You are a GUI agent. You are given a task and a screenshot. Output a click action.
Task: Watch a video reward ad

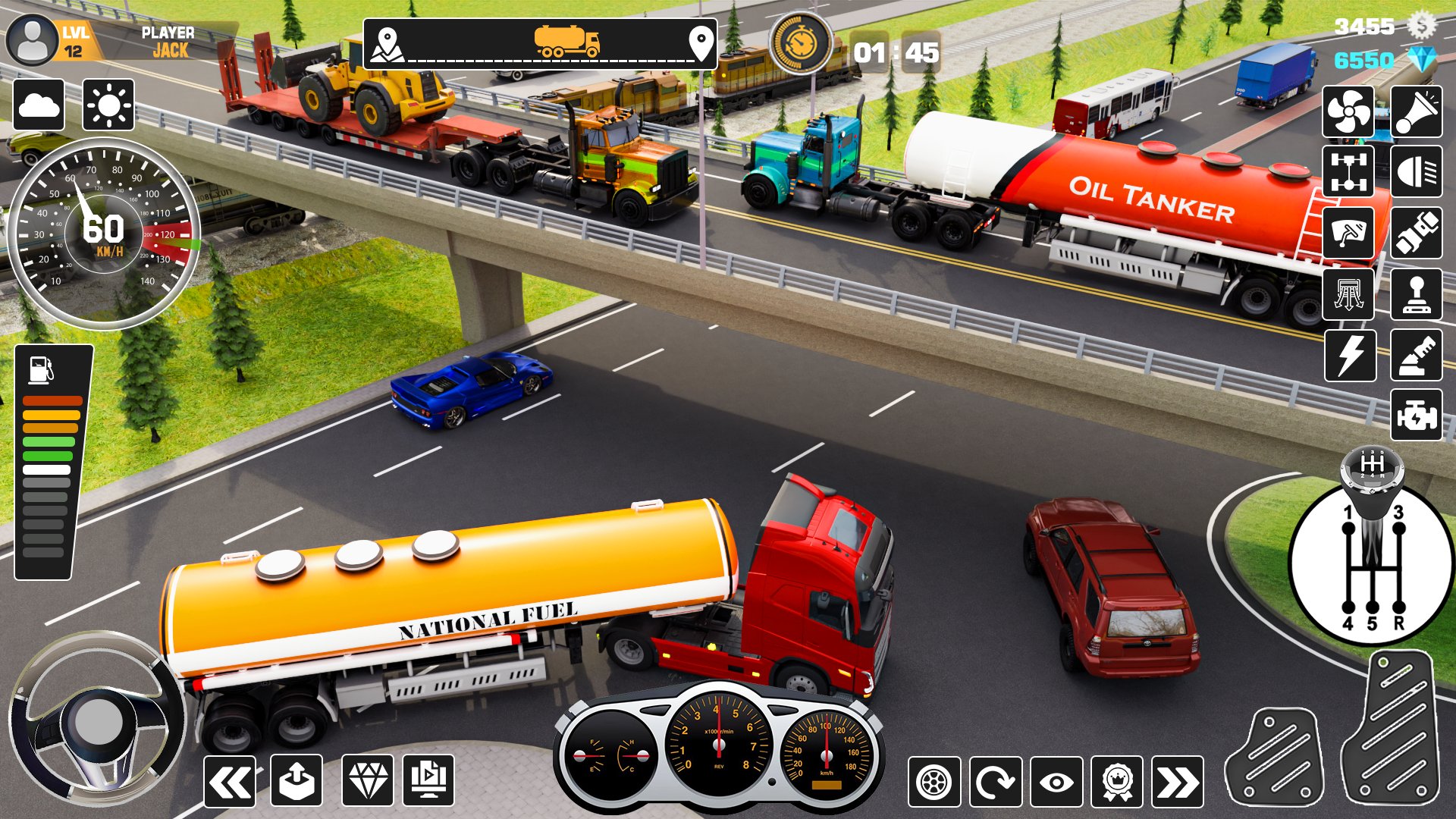click(428, 781)
